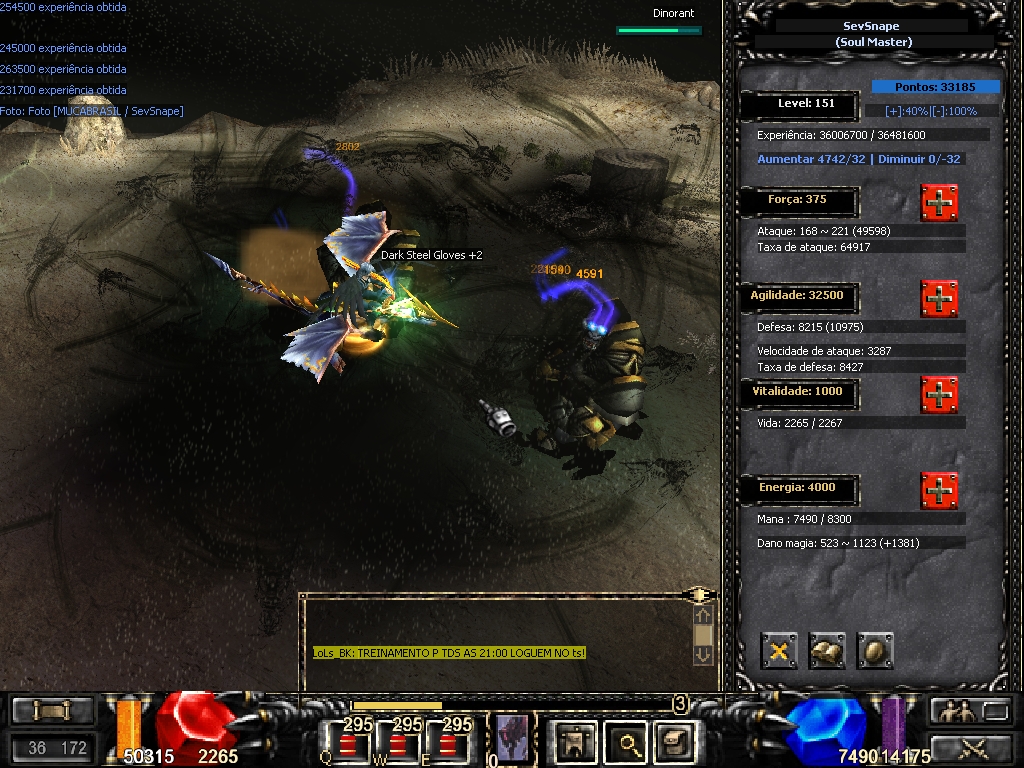Image resolution: width=1024 pixels, height=768 pixels.
Task: Use the potion in the W slot
Action: point(397,742)
